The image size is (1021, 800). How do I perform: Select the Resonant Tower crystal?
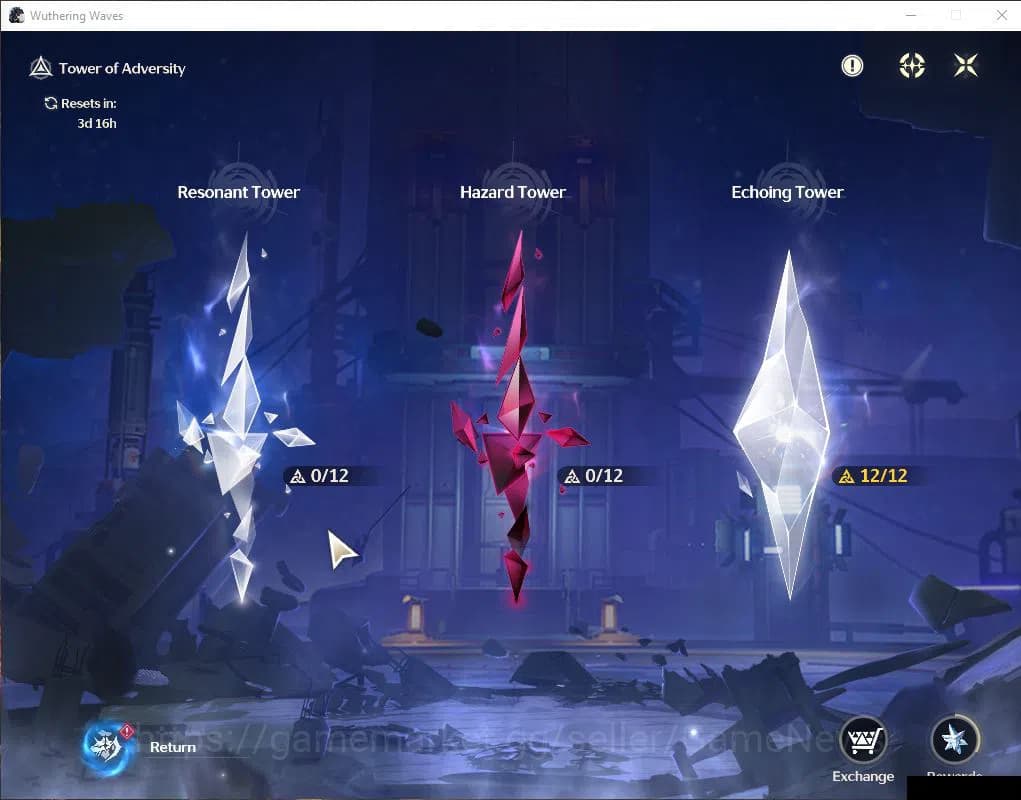coord(238,420)
